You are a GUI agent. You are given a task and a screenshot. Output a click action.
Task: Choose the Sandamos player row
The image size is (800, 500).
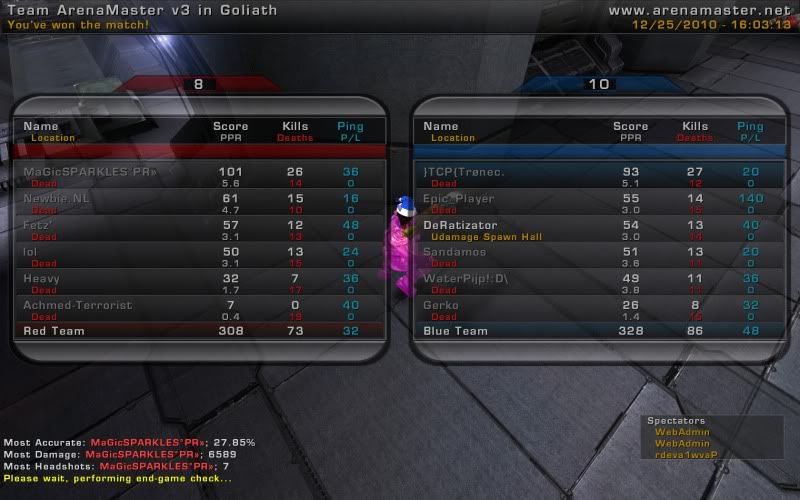tap(598, 257)
